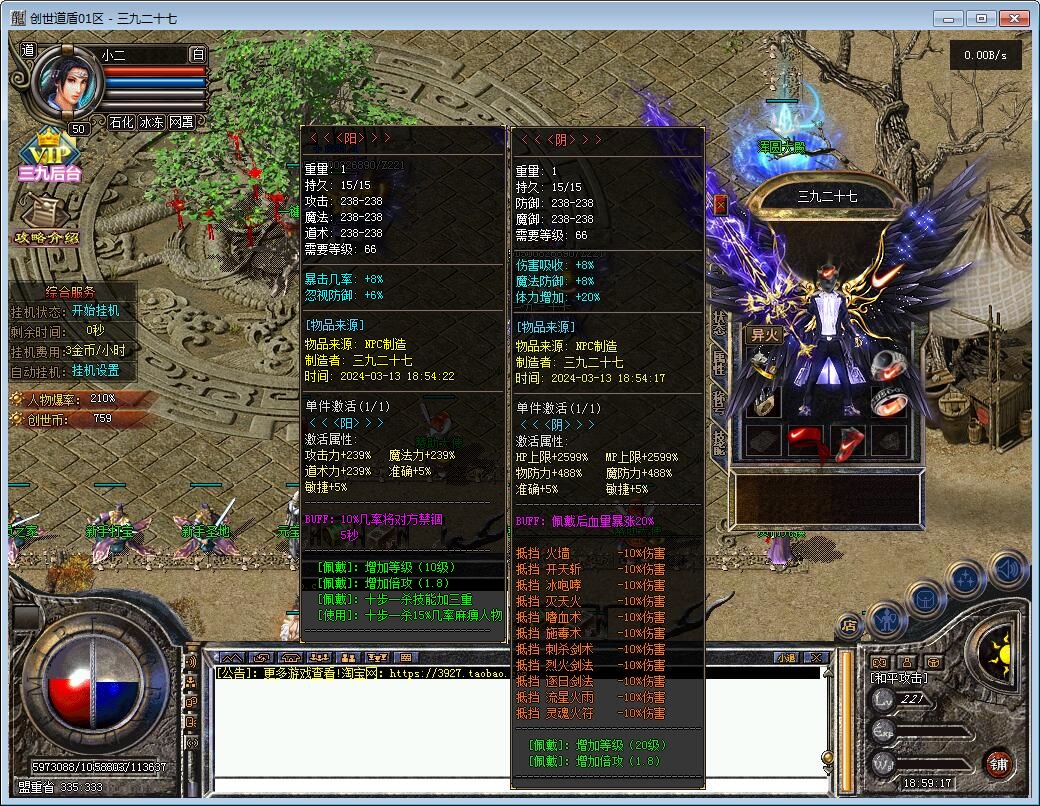This screenshot has height=806, width=1040.
Task: Open the character figure round button
Action: coord(886,620)
